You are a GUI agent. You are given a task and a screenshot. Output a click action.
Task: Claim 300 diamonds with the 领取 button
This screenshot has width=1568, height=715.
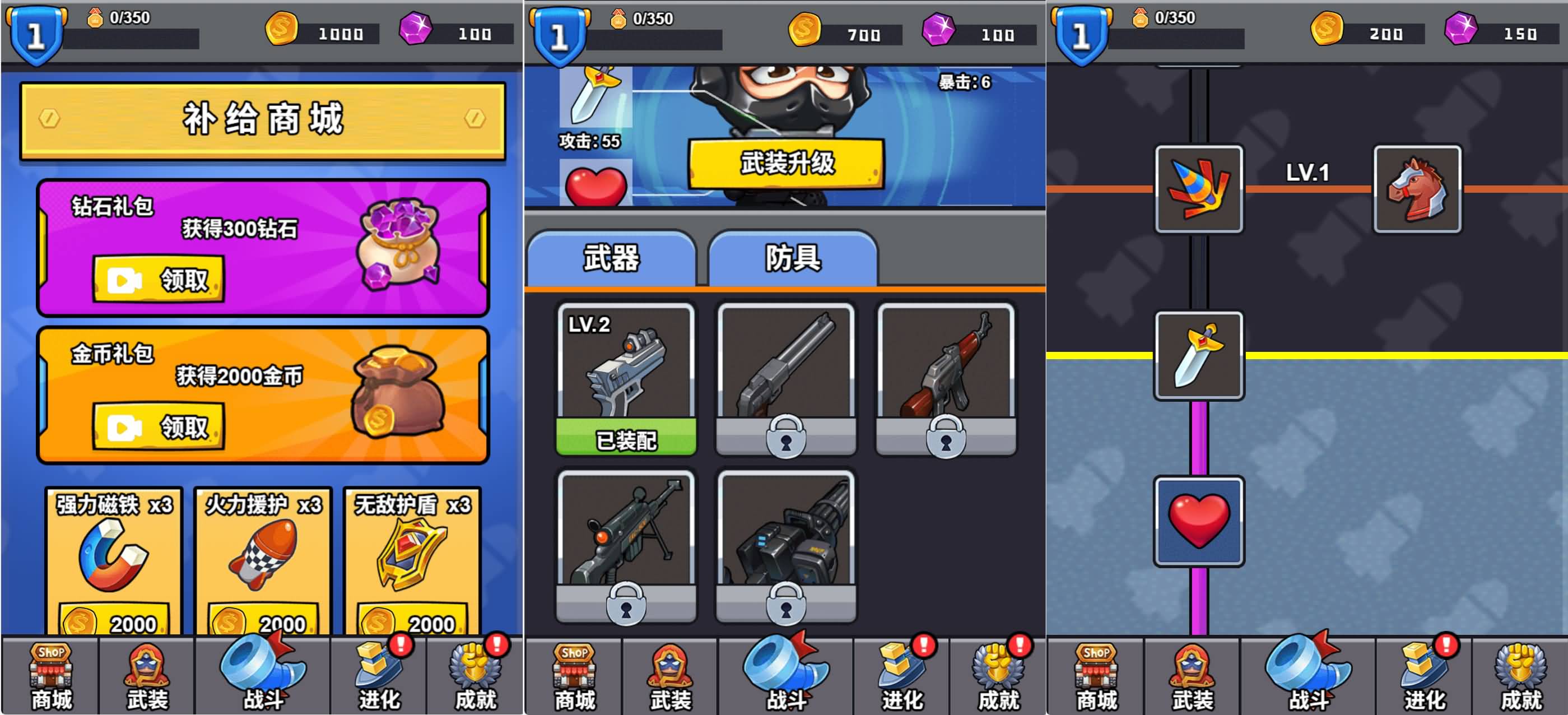click(x=160, y=280)
